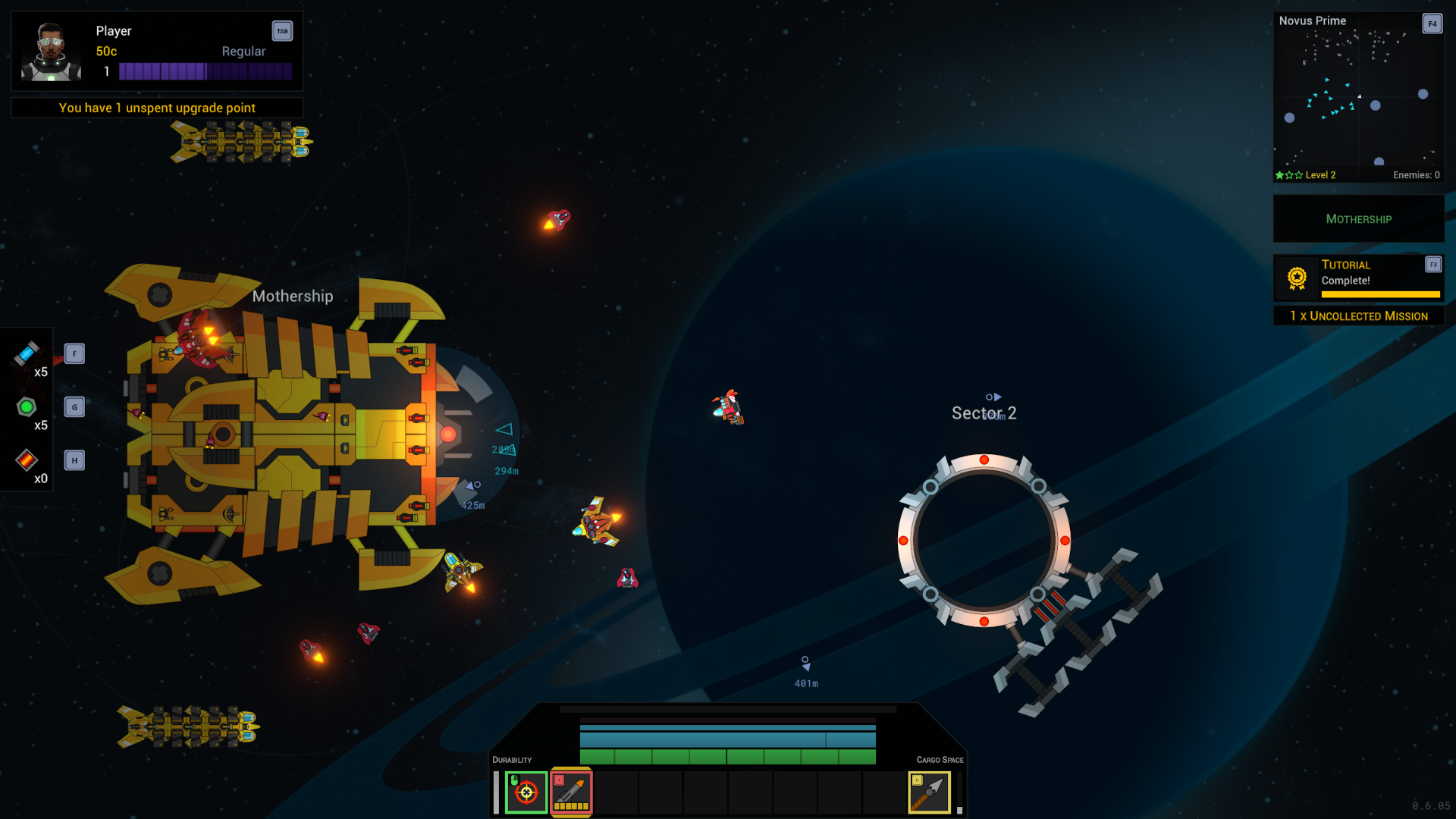Expand the Novus Prime map with F4
Viewport: 1456px width, 819px height.
(x=1432, y=24)
